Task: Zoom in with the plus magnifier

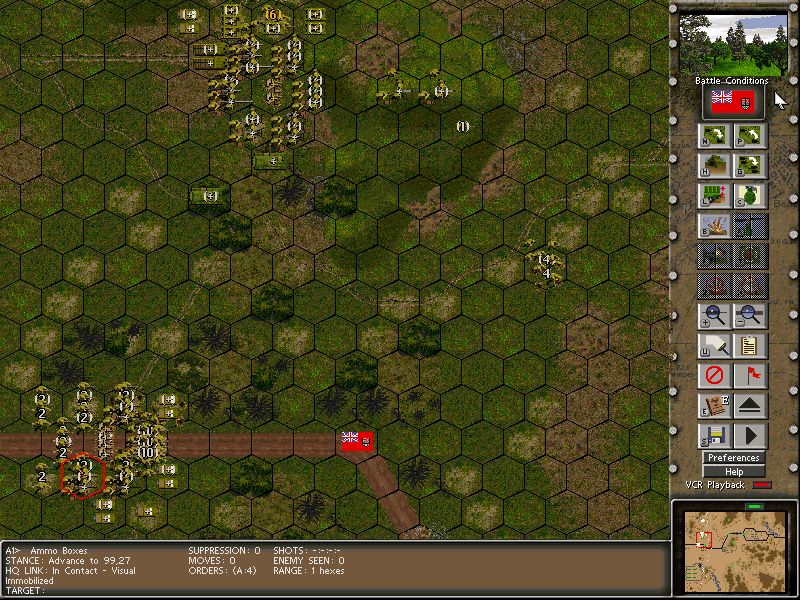Action: 714,316
